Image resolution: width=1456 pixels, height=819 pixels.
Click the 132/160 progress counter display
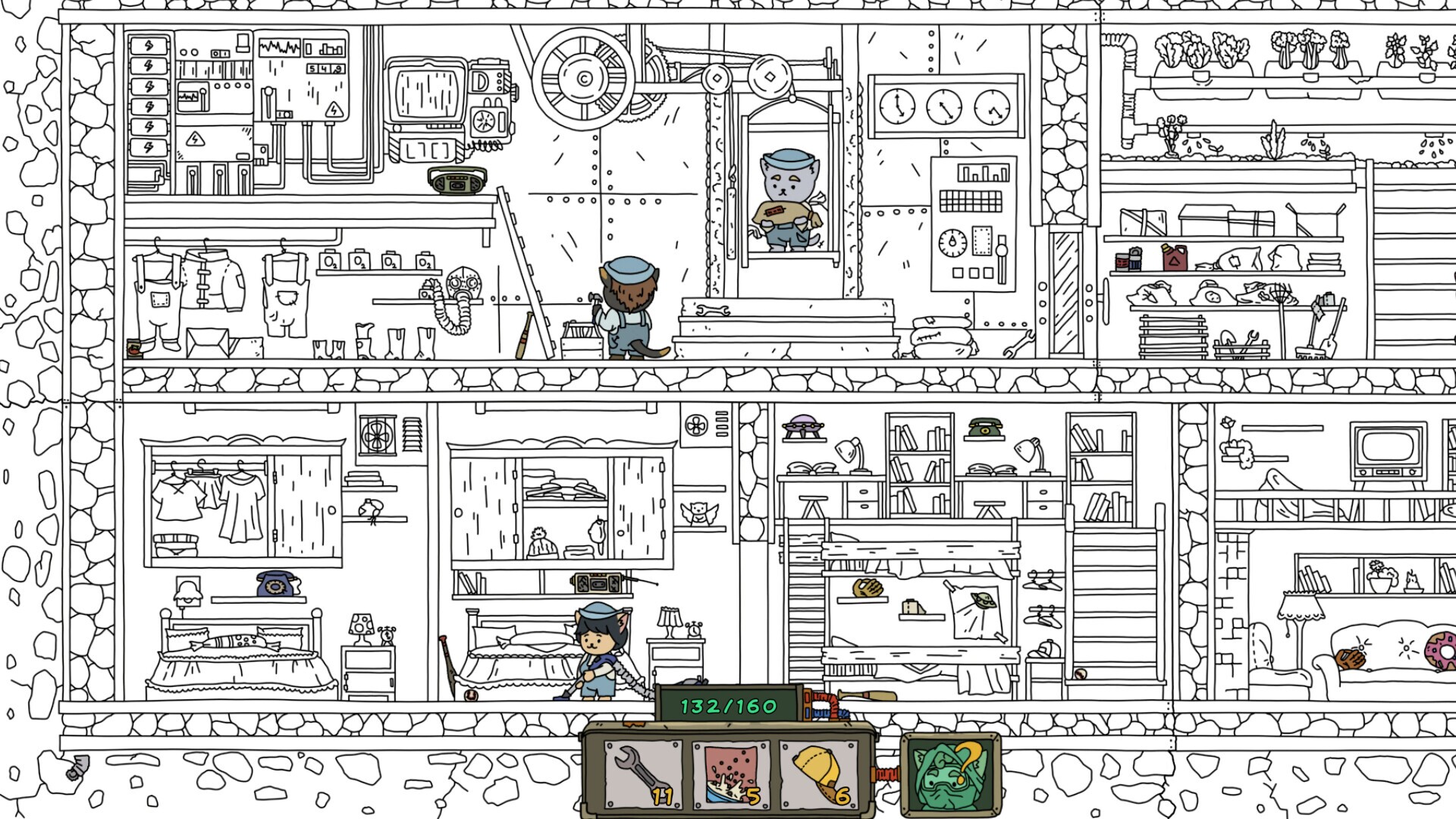pyautogui.click(x=729, y=706)
